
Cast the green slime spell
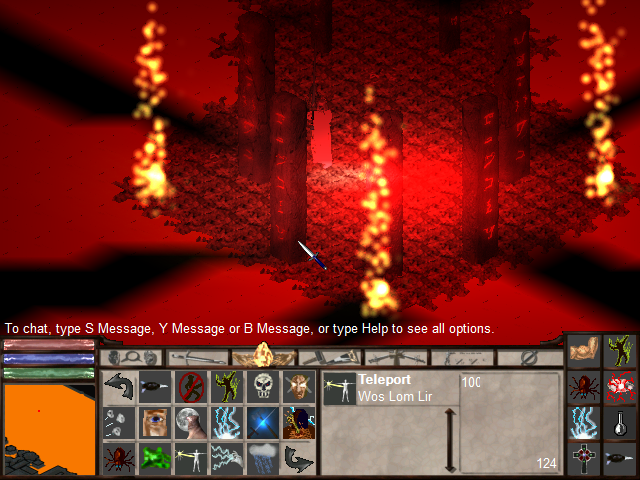pos(155,458)
